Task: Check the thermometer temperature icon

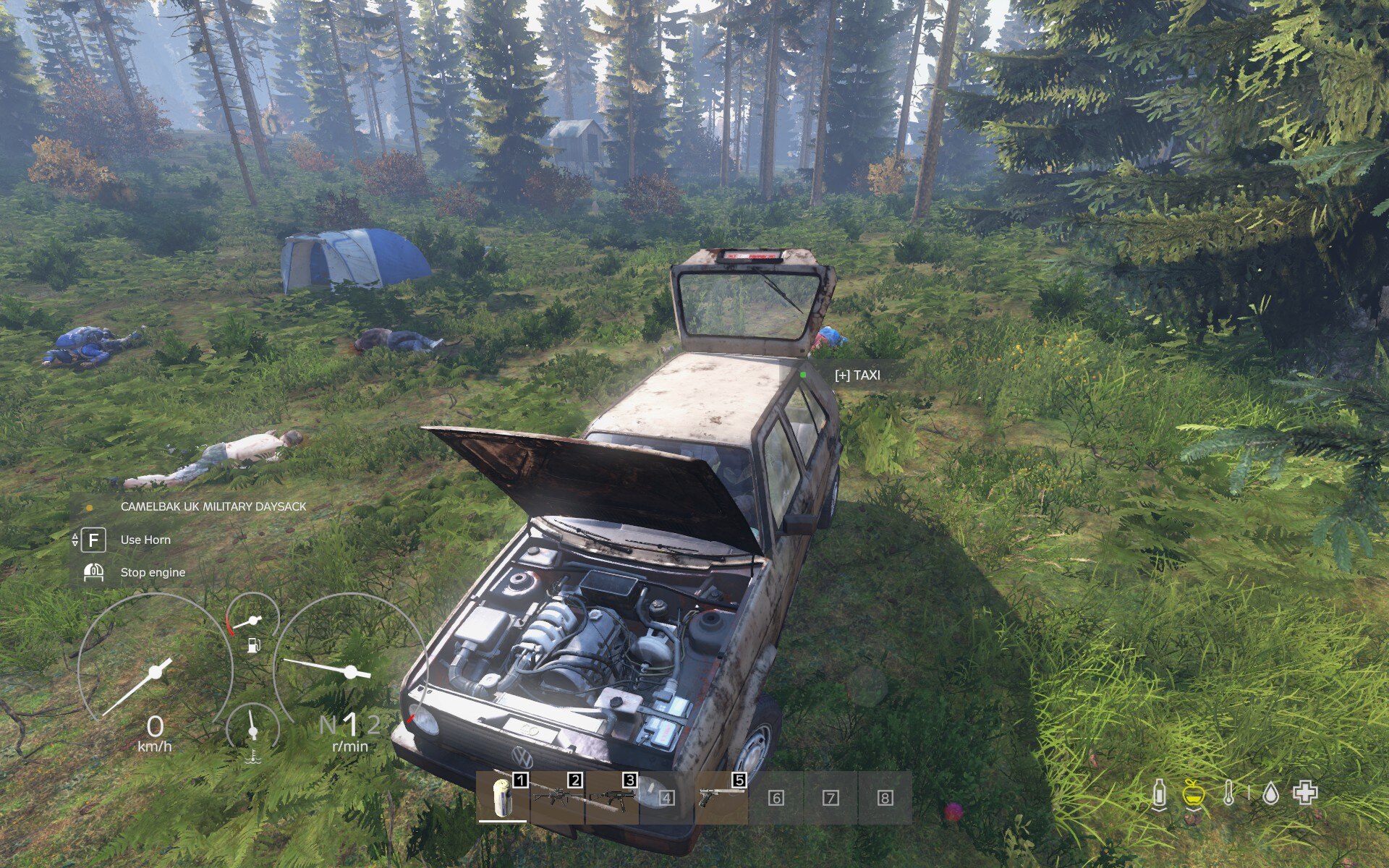Action: (1228, 793)
